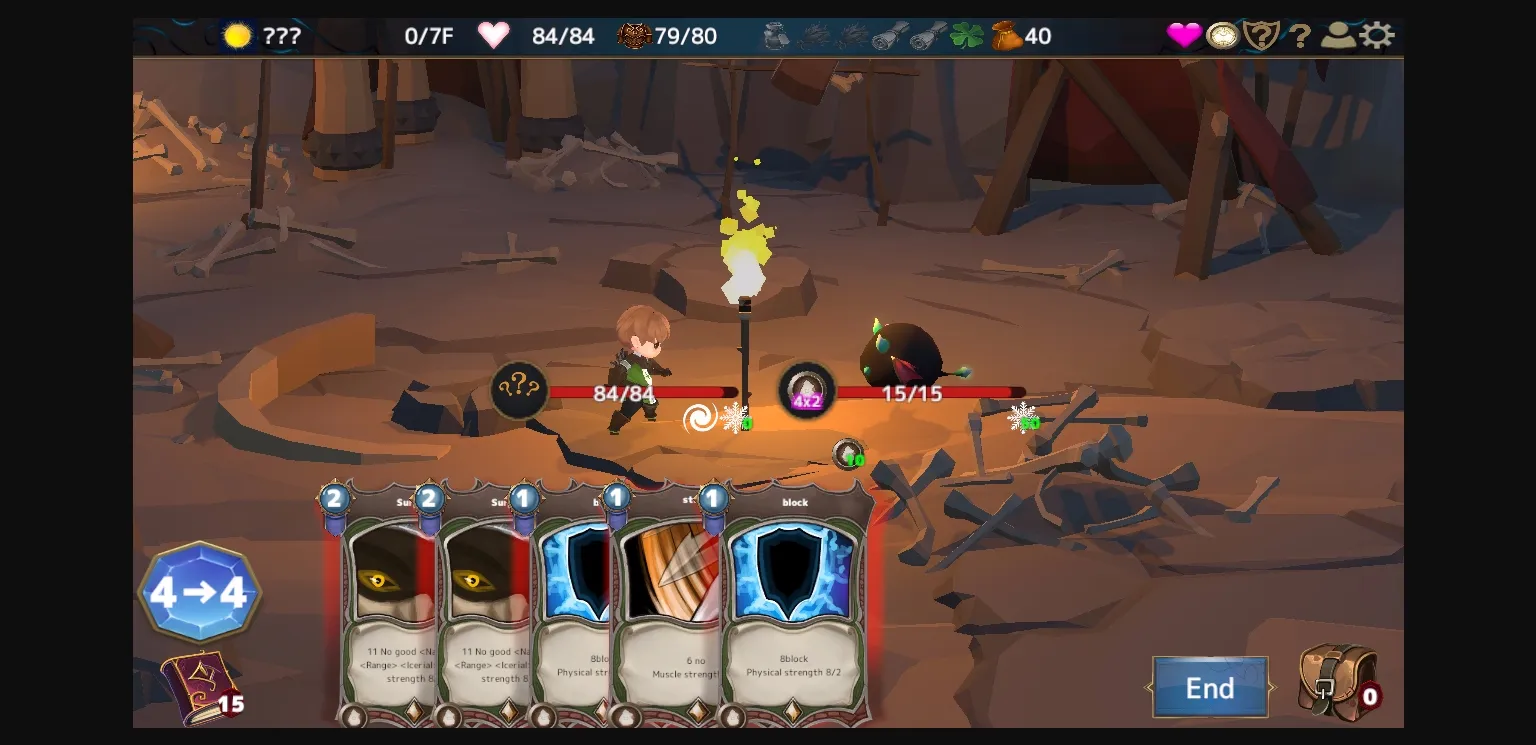Viewport: 1536px width, 745px height.
Task: Open the player profile silhouette icon
Action: click(x=1338, y=36)
